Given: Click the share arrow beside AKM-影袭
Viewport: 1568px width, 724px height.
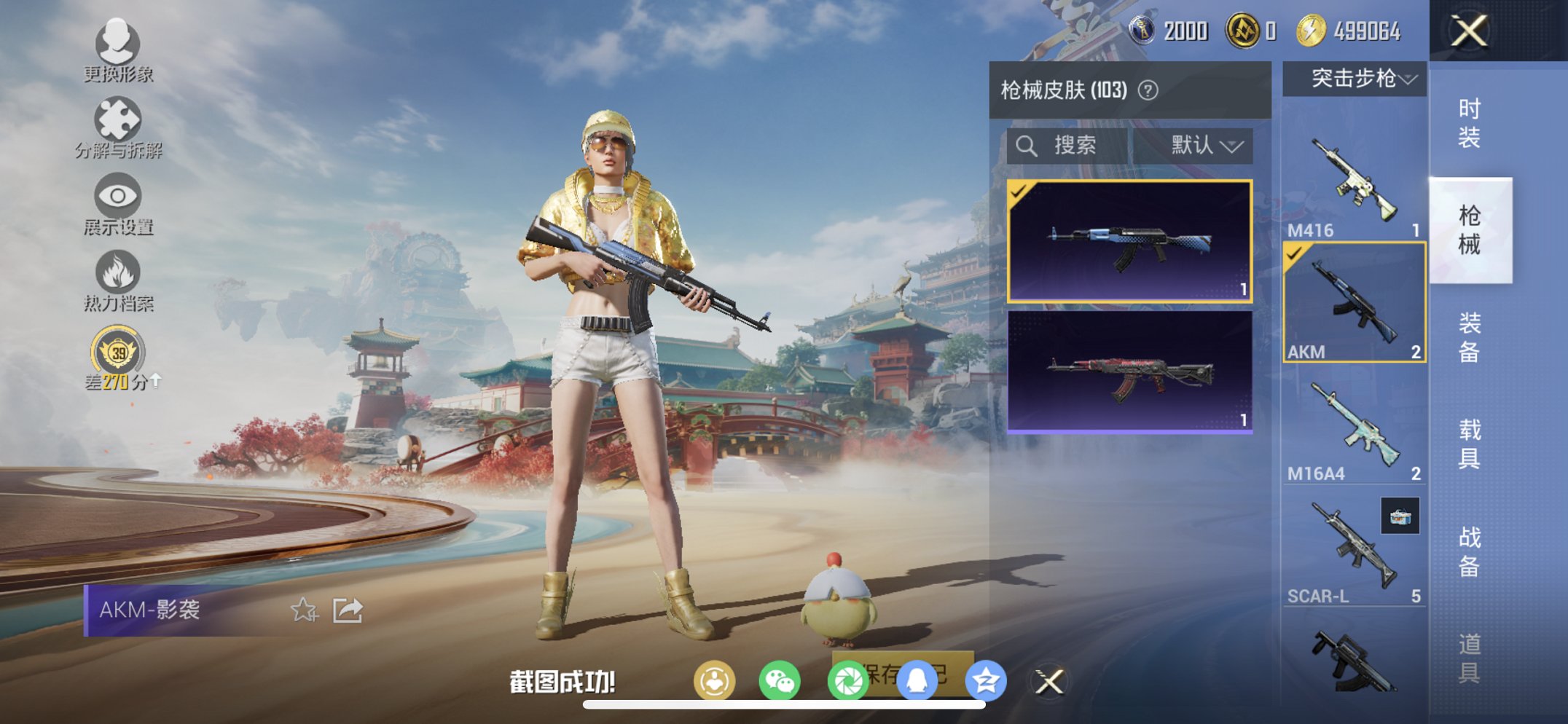Looking at the screenshot, I should (348, 610).
